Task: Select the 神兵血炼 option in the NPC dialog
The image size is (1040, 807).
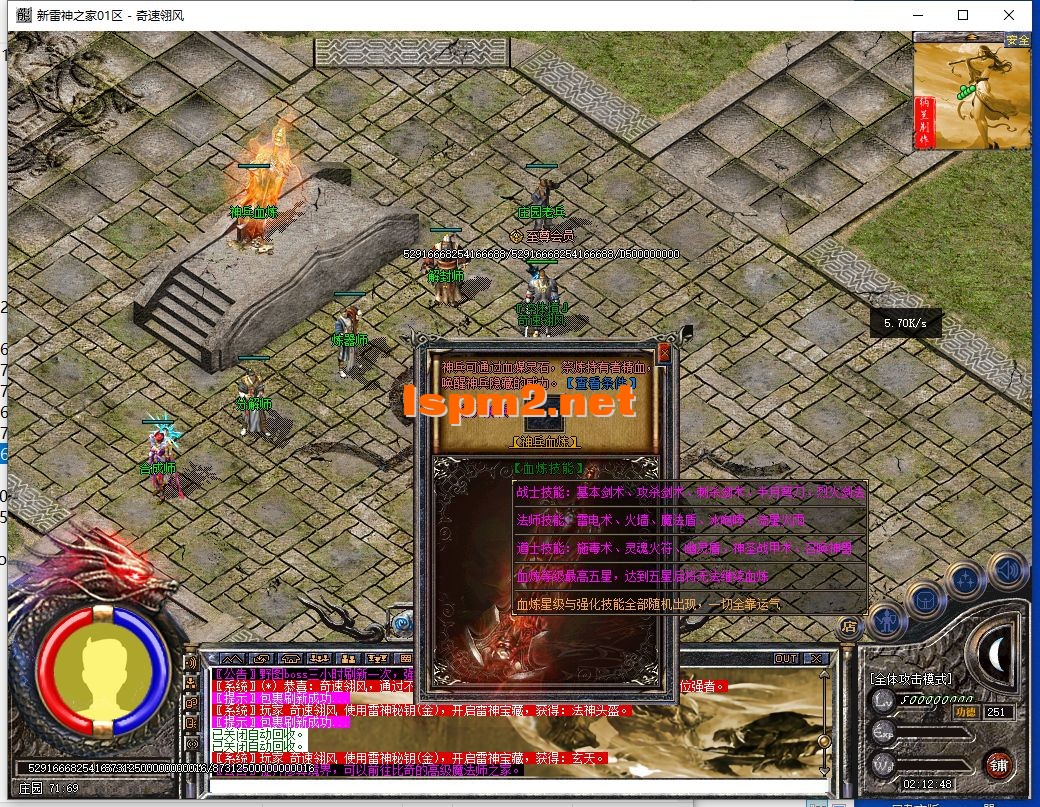Action: click(545, 441)
